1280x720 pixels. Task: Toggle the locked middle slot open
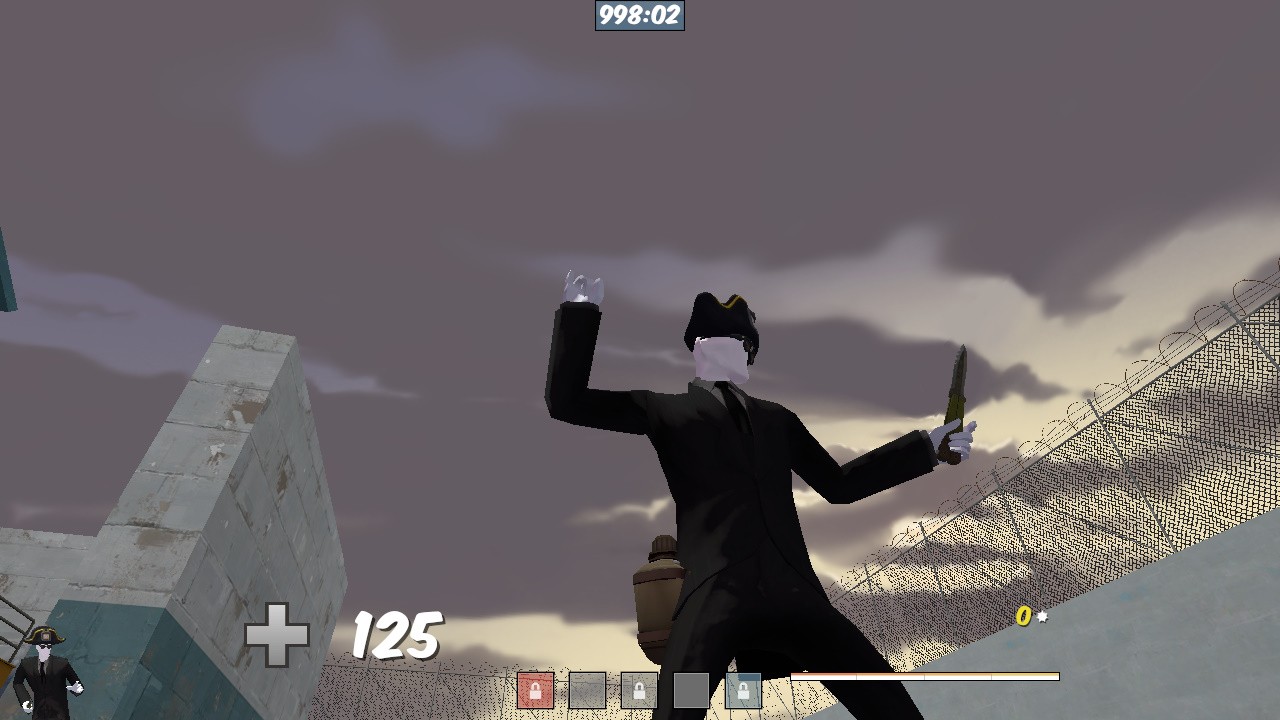click(x=638, y=690)
